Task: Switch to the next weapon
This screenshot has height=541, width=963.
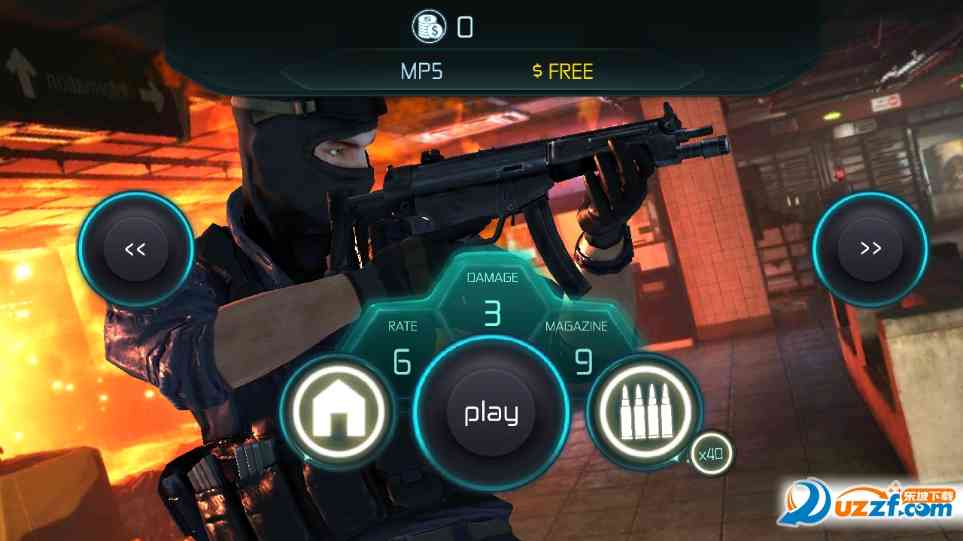Action: pos(870,249)
